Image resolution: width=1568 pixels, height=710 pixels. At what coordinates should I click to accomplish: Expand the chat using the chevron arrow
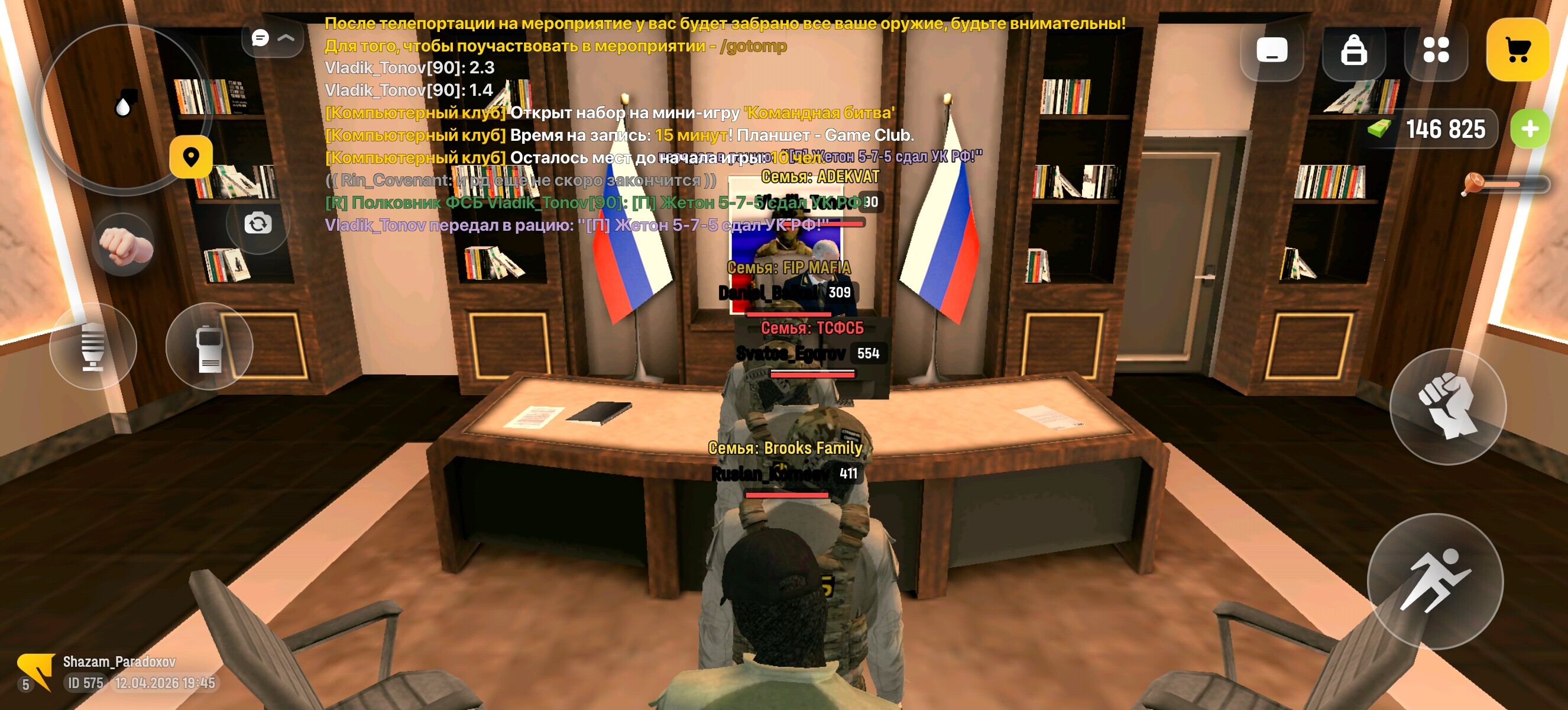(x=285, y=38)
